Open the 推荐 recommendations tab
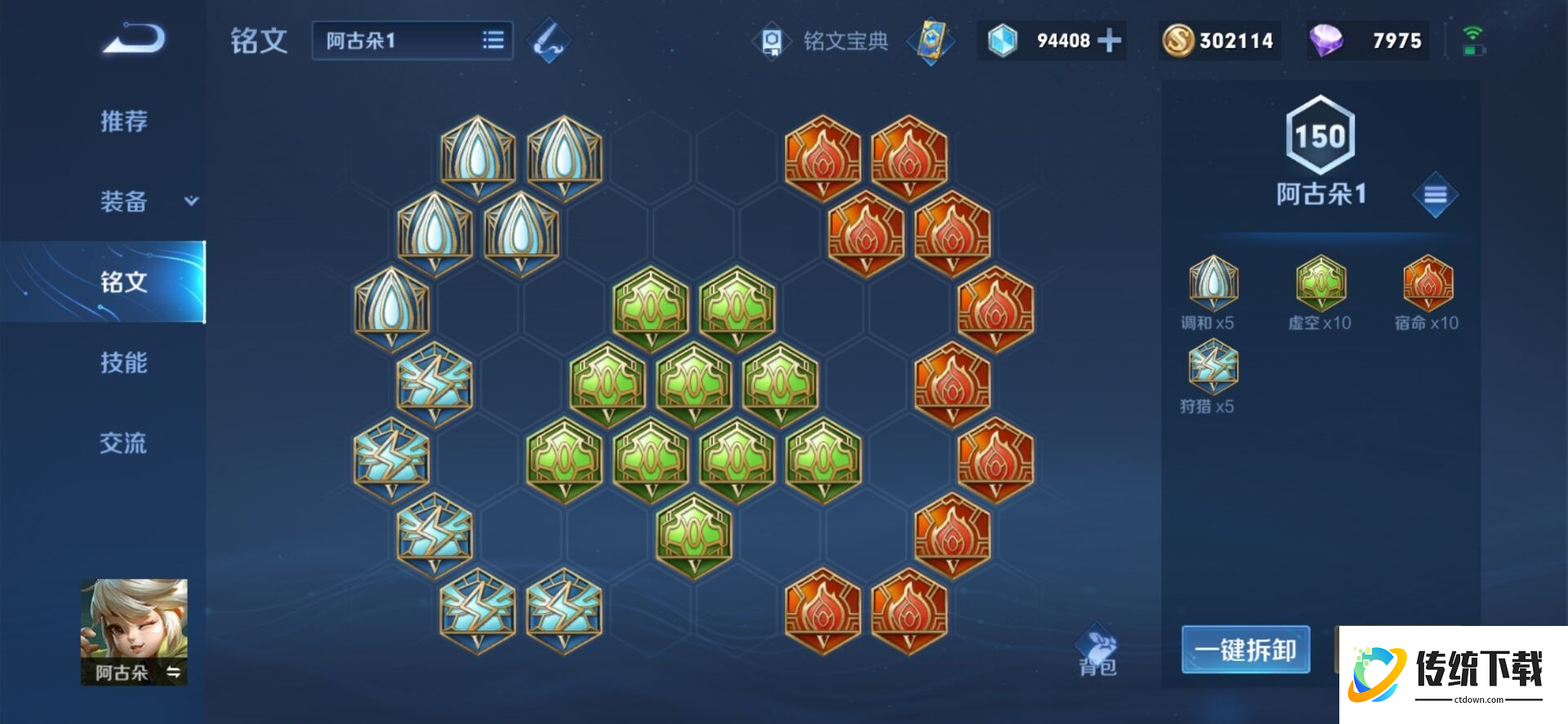This screenshot has height=724, width=1568. pyautogui.click(x=123, y=122)
